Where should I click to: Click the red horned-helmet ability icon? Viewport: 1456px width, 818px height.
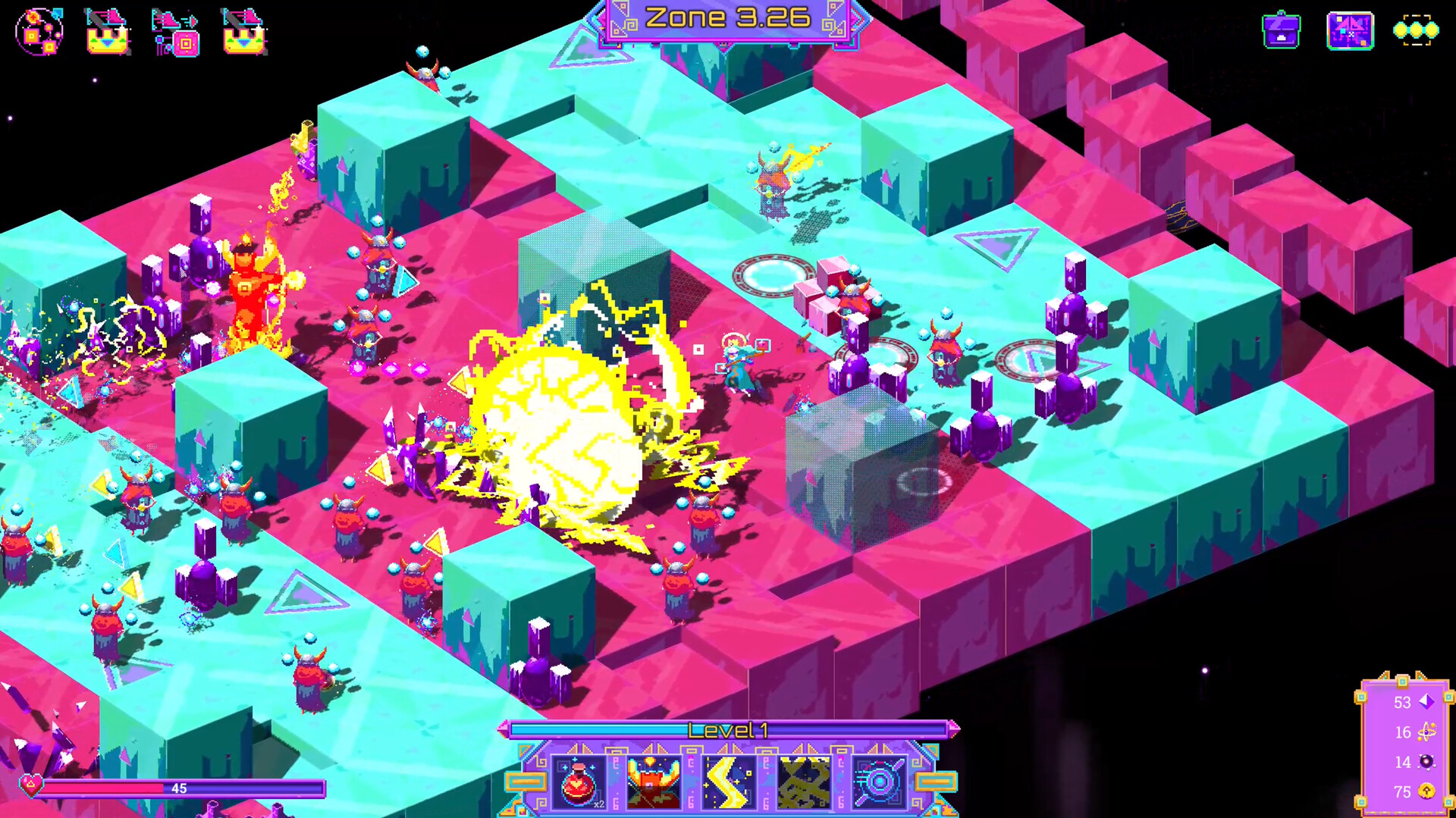[652, 783]
